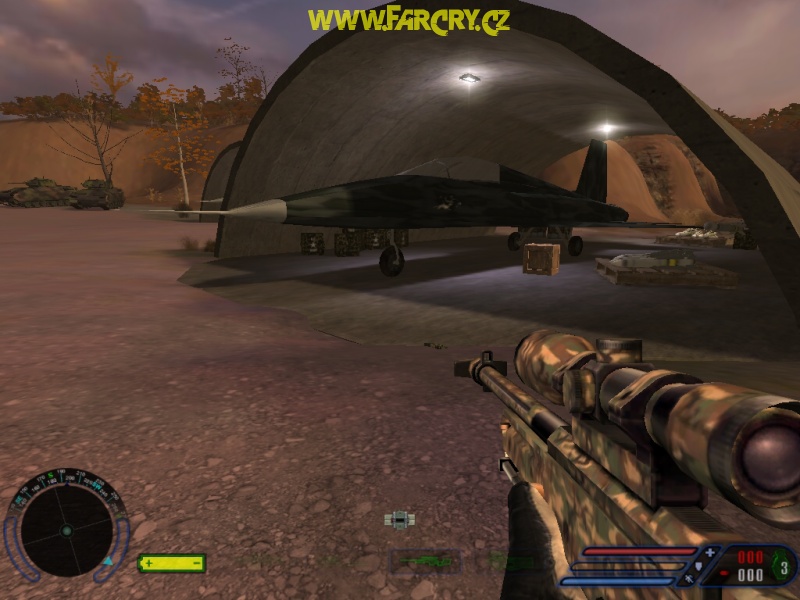This screenshot has width=800, height=600.
Task: Open the WWW.FARCRY.CZ watermark link
Action: (x=408, y=20)
